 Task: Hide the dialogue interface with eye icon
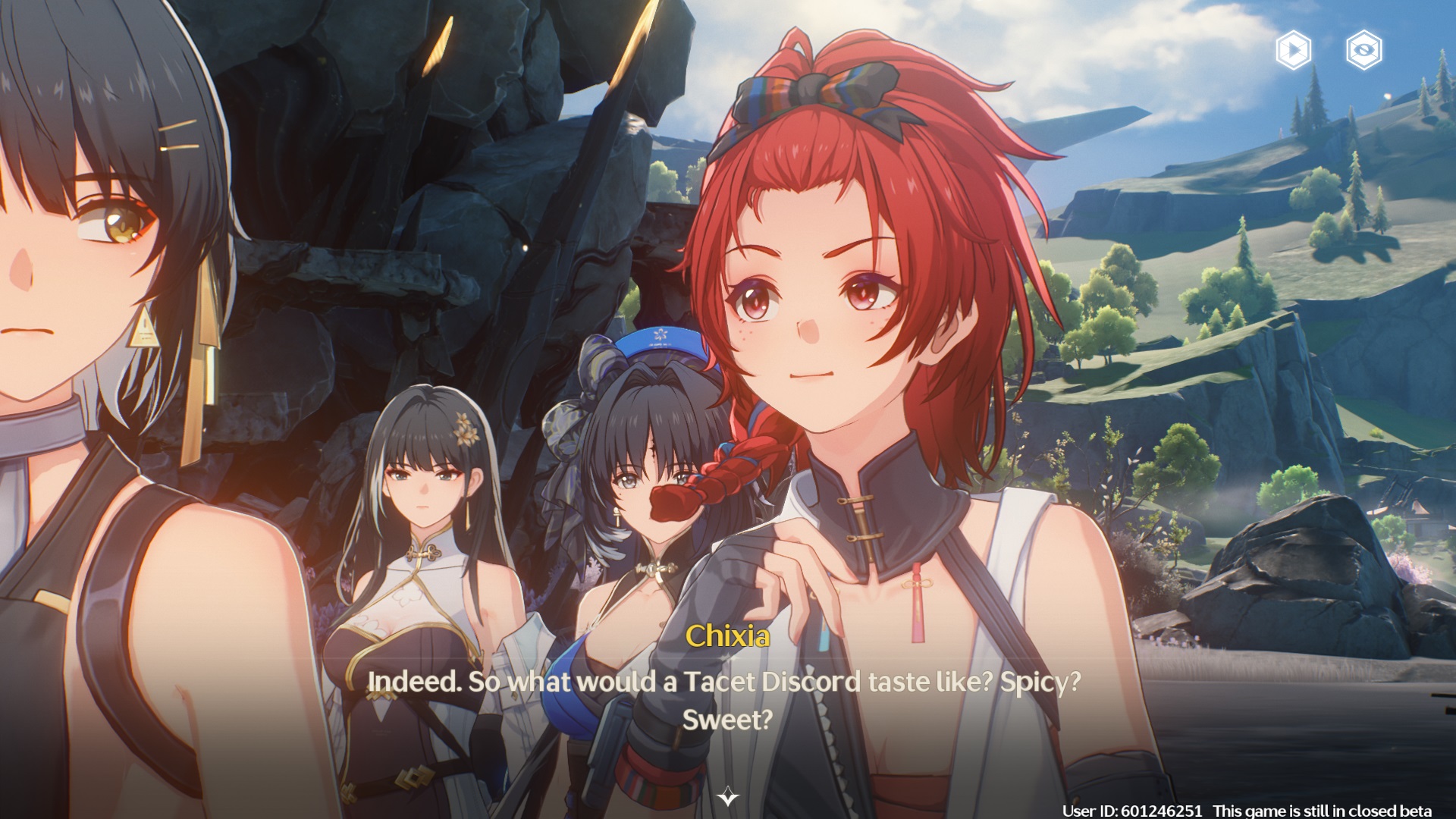coord(1363,50)
